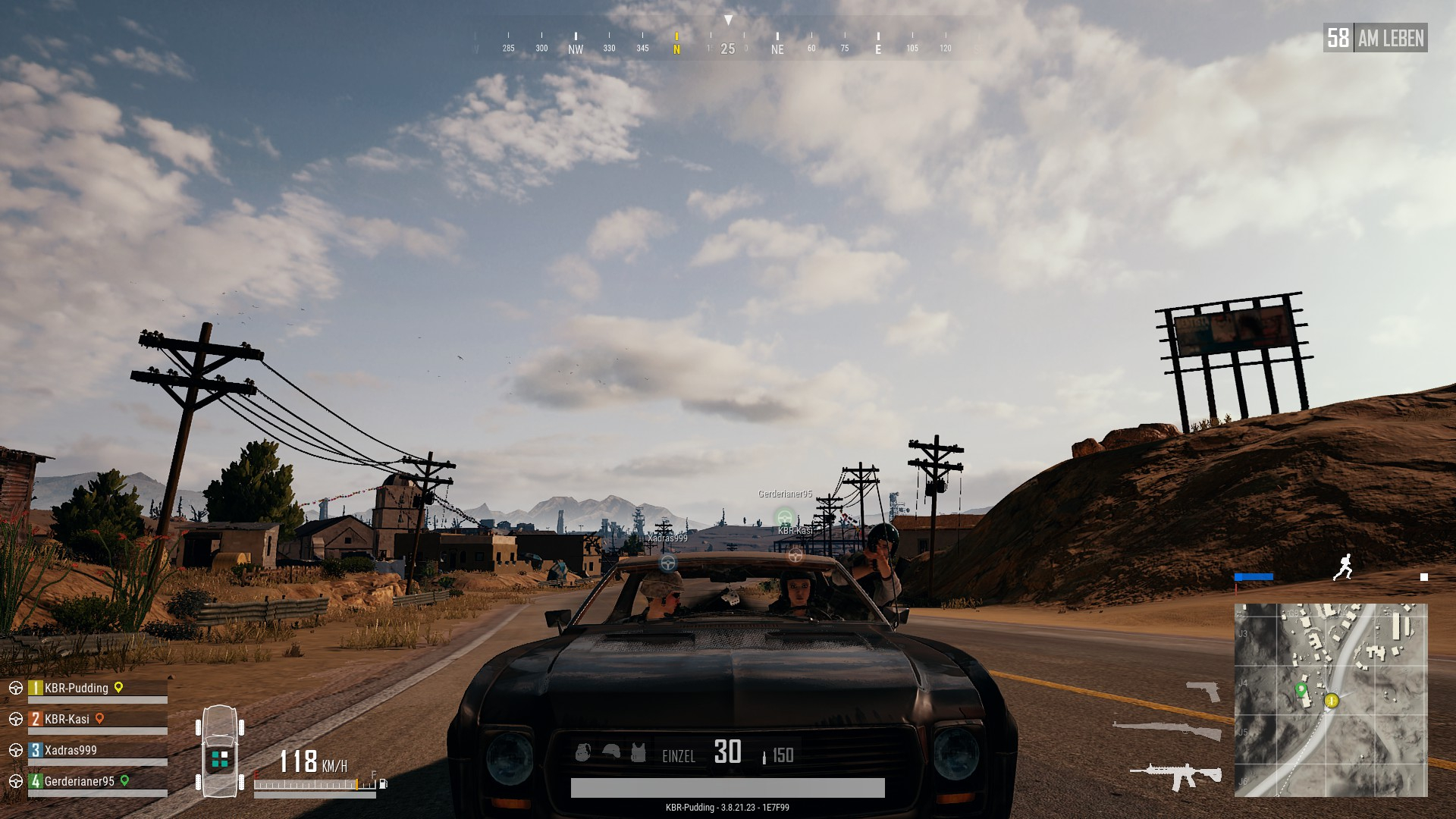The image size is (1456, 819).
Task: Click the minimap in the corner
Action: [1330, 700]
